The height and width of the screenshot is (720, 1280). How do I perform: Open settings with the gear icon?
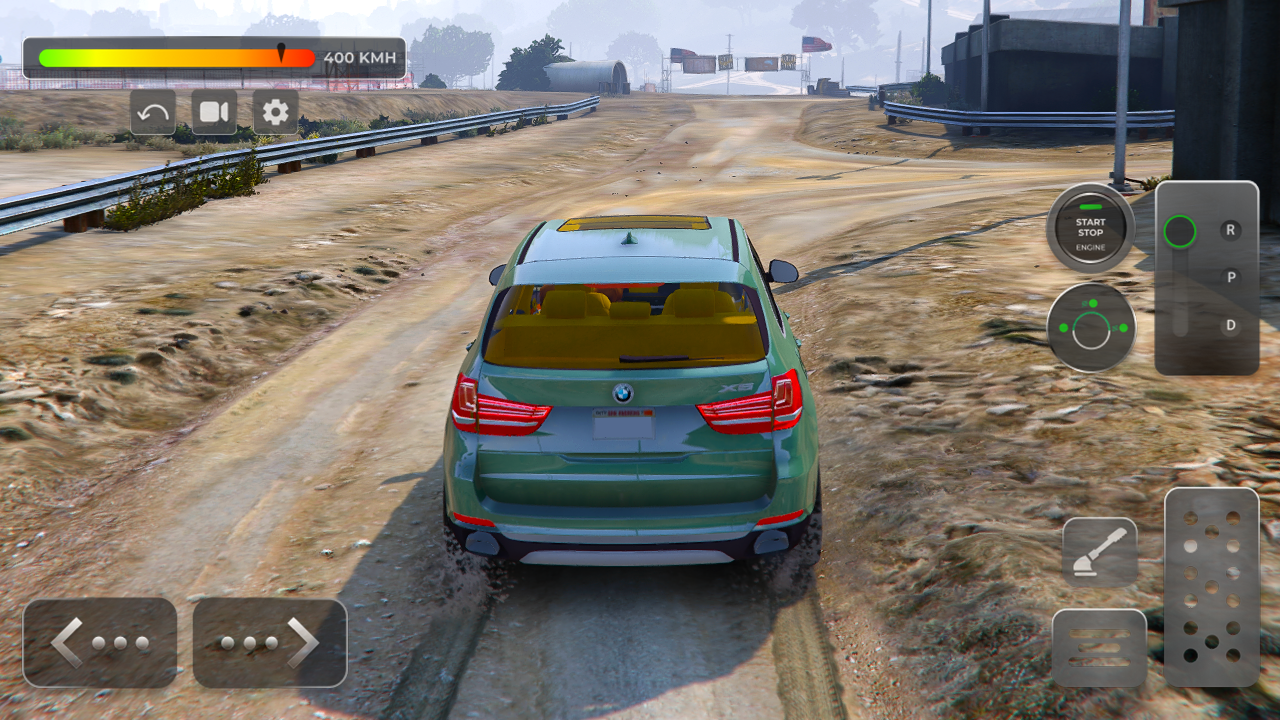click(275, 112)
